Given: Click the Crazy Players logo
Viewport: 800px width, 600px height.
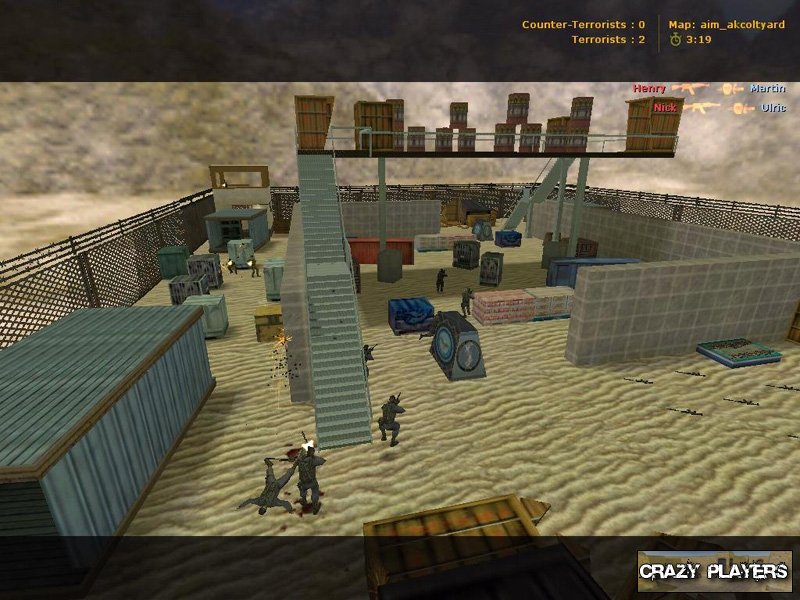Looking at the screenshot, I should point(714,571).
